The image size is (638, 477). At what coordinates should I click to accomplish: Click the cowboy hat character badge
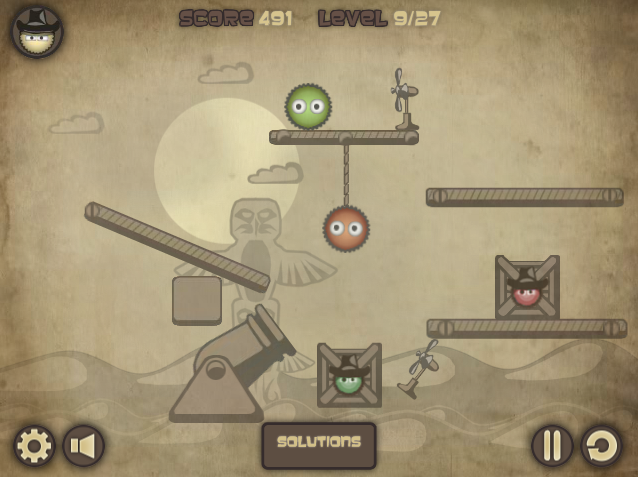pyautogui.click(x=37, y=31)
